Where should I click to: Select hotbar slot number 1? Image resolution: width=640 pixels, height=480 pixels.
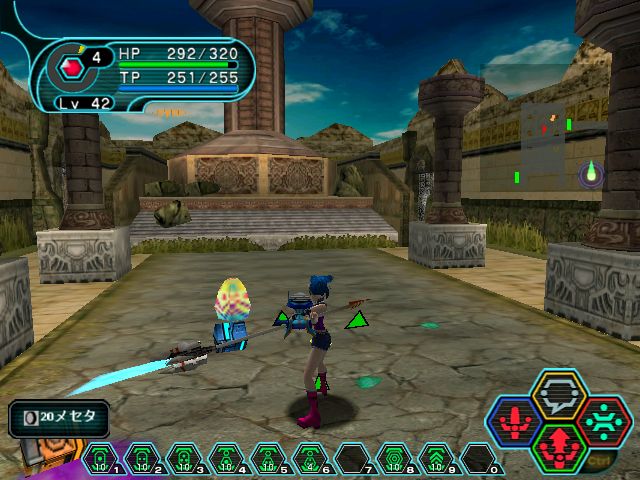[100, 459]
